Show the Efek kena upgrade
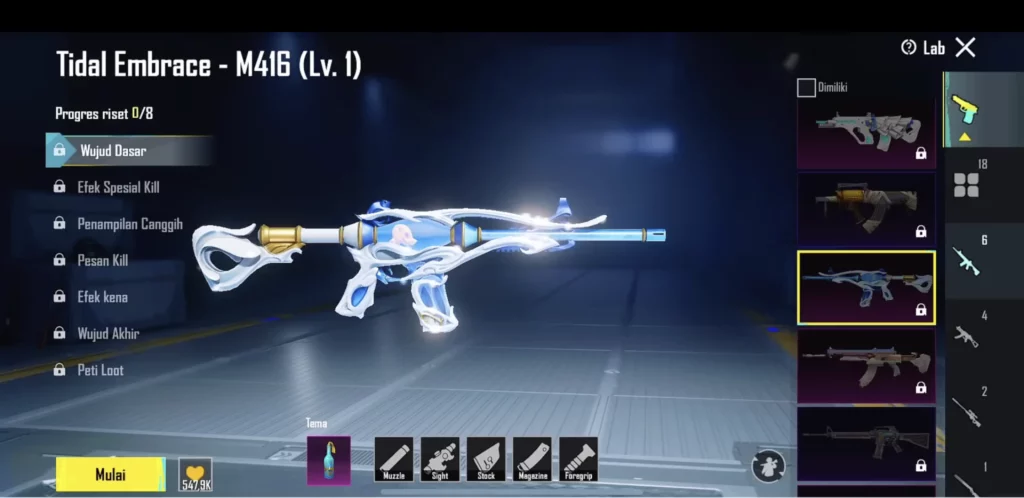Screen dimensions: 1024x498 point(102,297)
